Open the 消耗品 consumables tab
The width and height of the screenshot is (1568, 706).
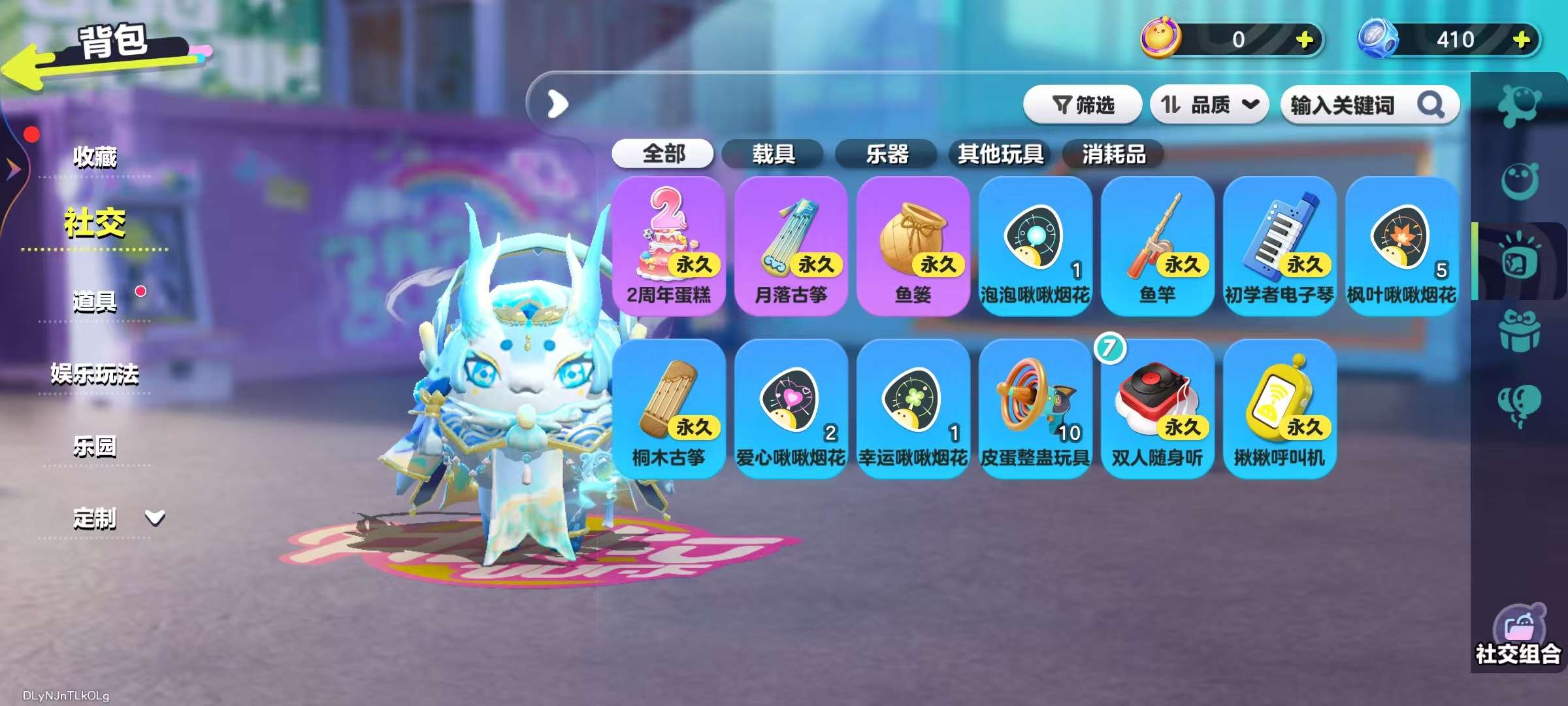pyautogui.click(x=1113, y=154)
